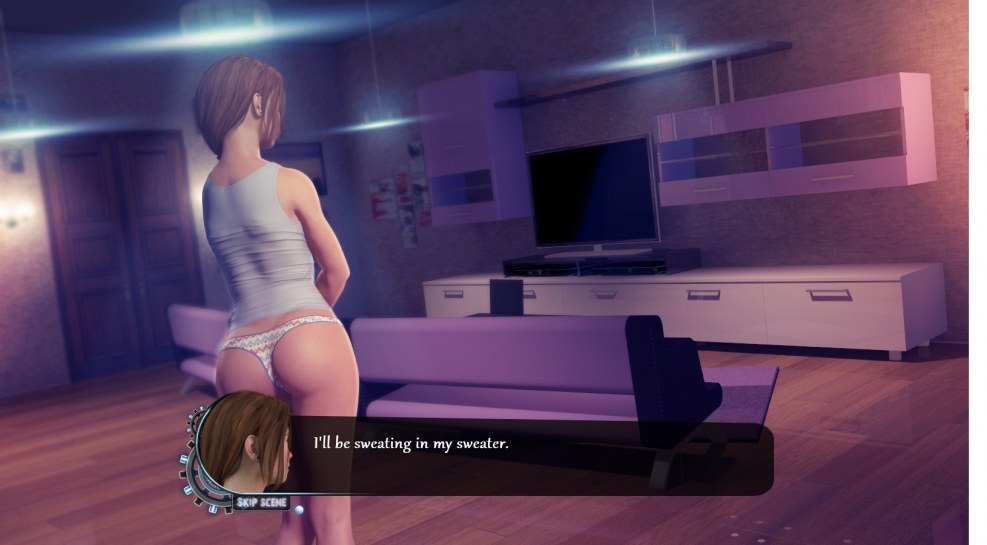987x545 pixels.
Task: Advance the sweater dialogue text box
Action: pos(530,456)
